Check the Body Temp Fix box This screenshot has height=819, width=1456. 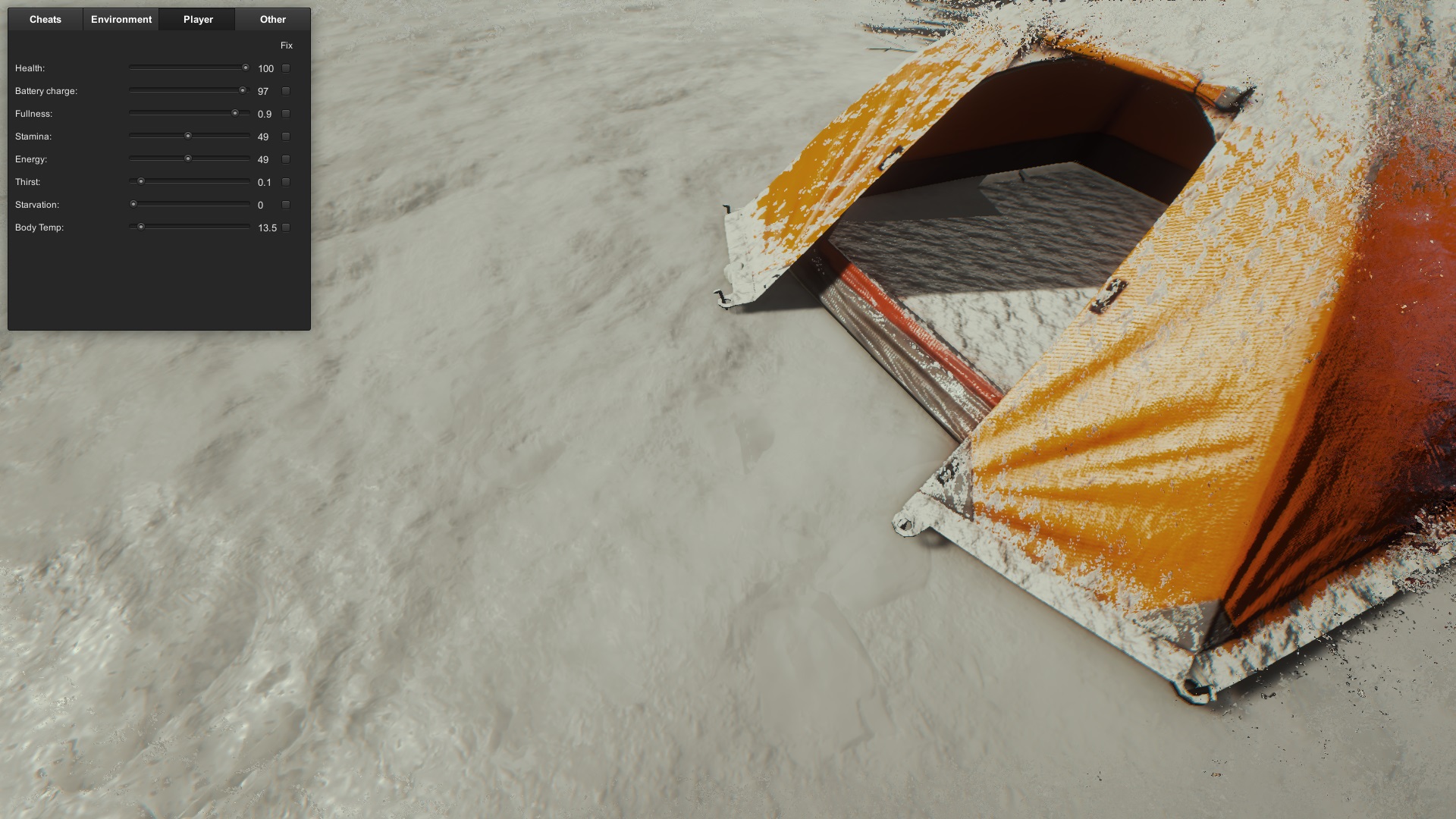[286, 227]
